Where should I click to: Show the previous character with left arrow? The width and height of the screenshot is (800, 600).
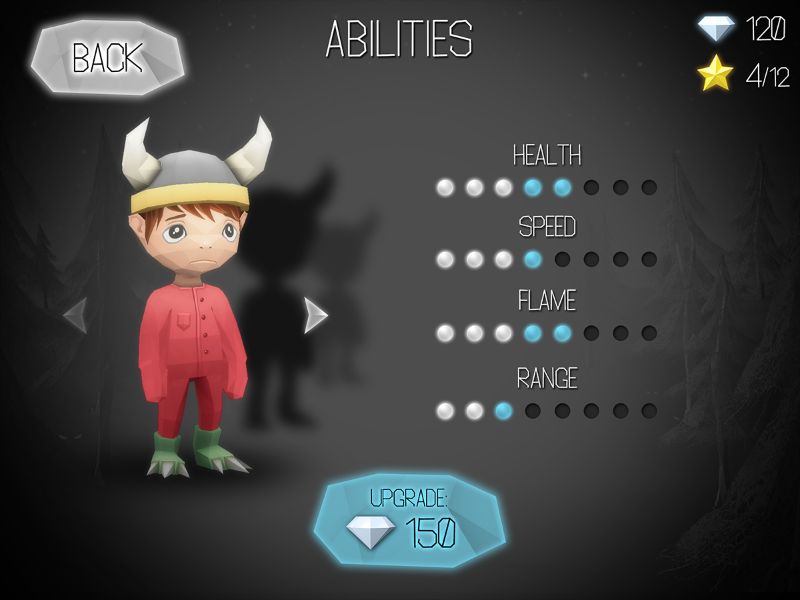pyautogui.click(x=76, y=315)
